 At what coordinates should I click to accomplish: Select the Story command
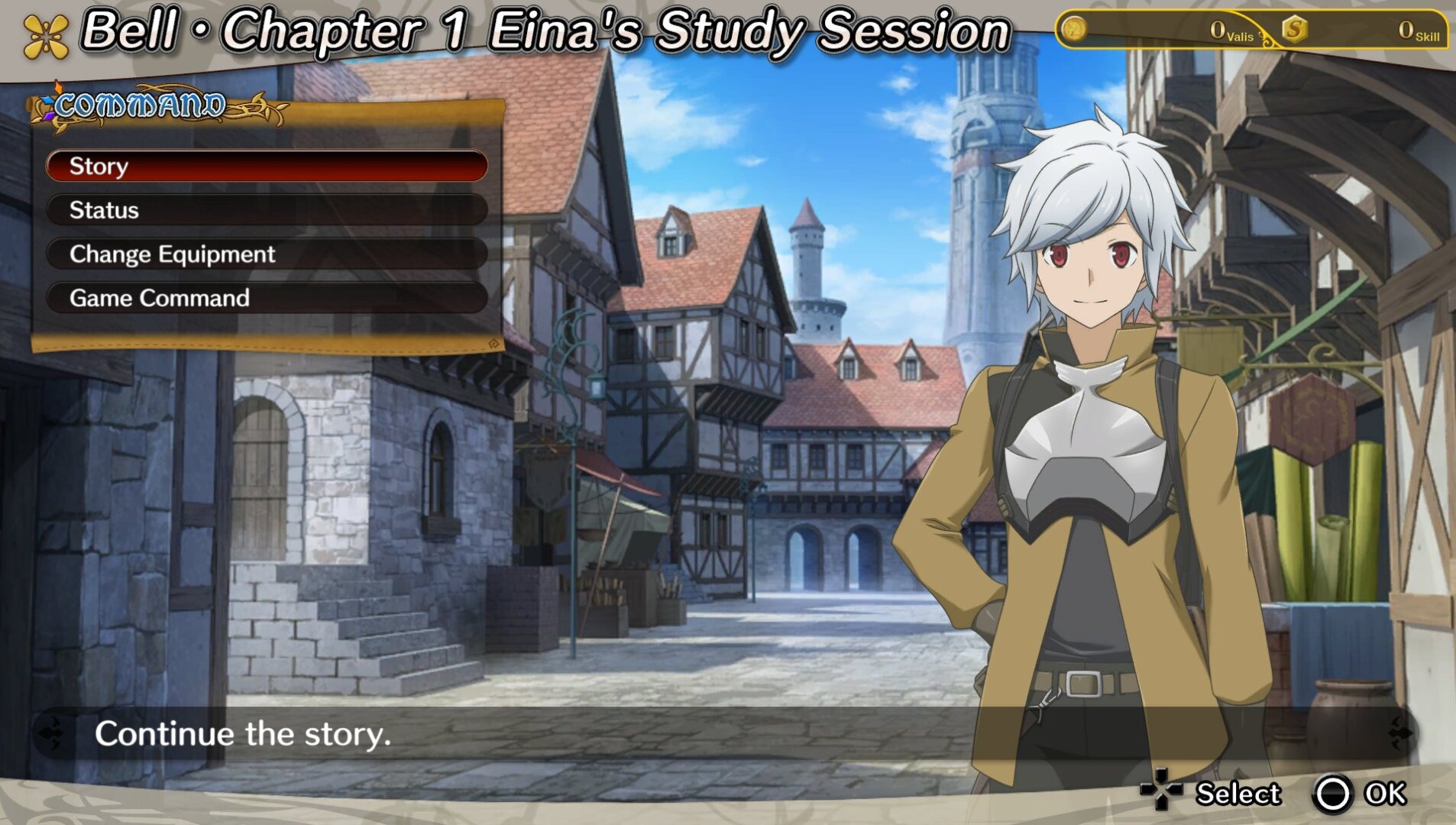(267, 167)
